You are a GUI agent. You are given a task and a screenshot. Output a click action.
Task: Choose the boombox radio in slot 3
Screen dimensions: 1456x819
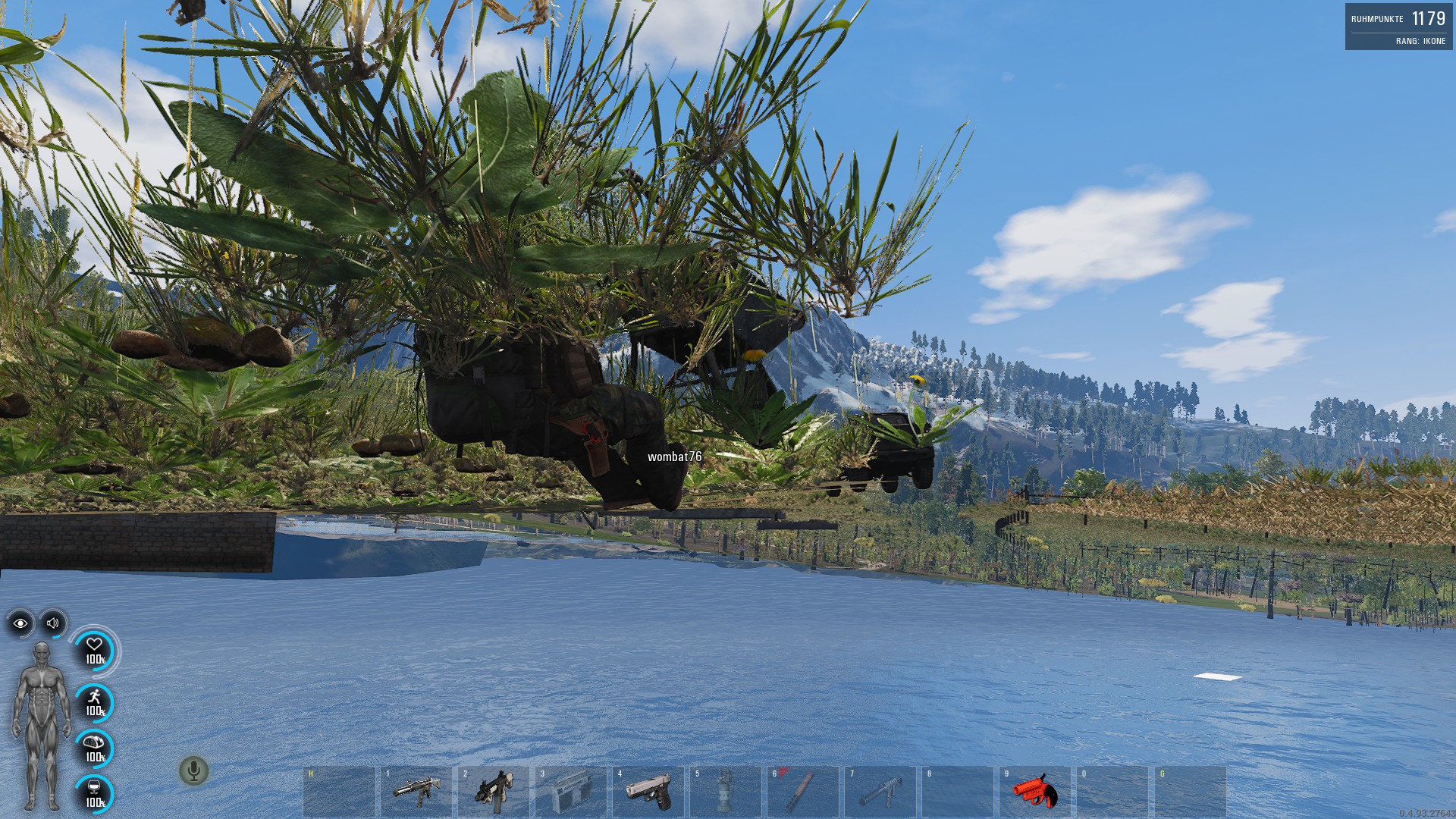click(570, 791)
